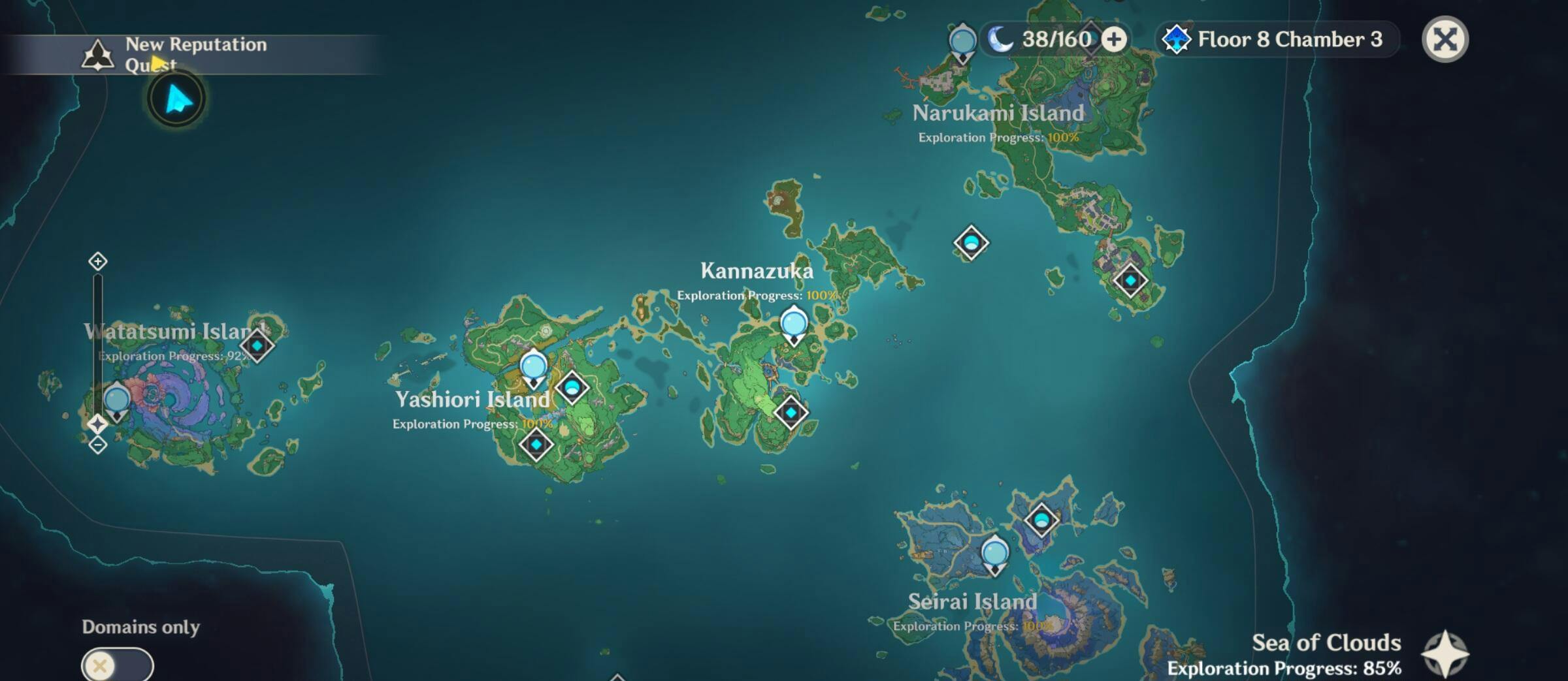This screenshot has width=1568, height=681.
Task: Add Original Resin with the plus button
Action: point(1114,39)
